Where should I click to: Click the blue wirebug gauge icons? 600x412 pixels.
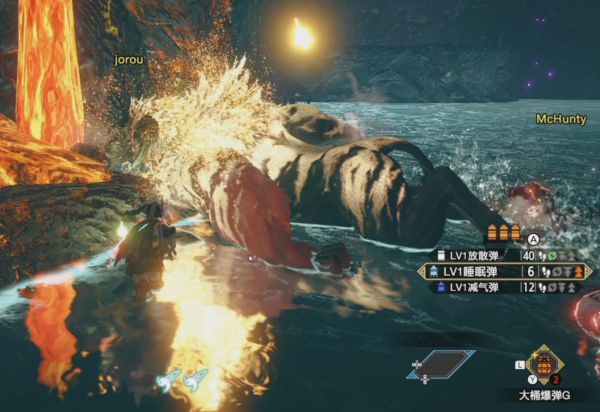[181, 380]
